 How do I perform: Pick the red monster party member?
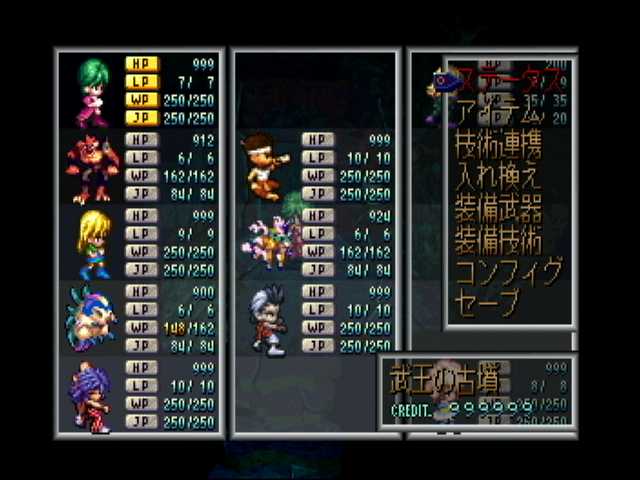tap(92, 167)
